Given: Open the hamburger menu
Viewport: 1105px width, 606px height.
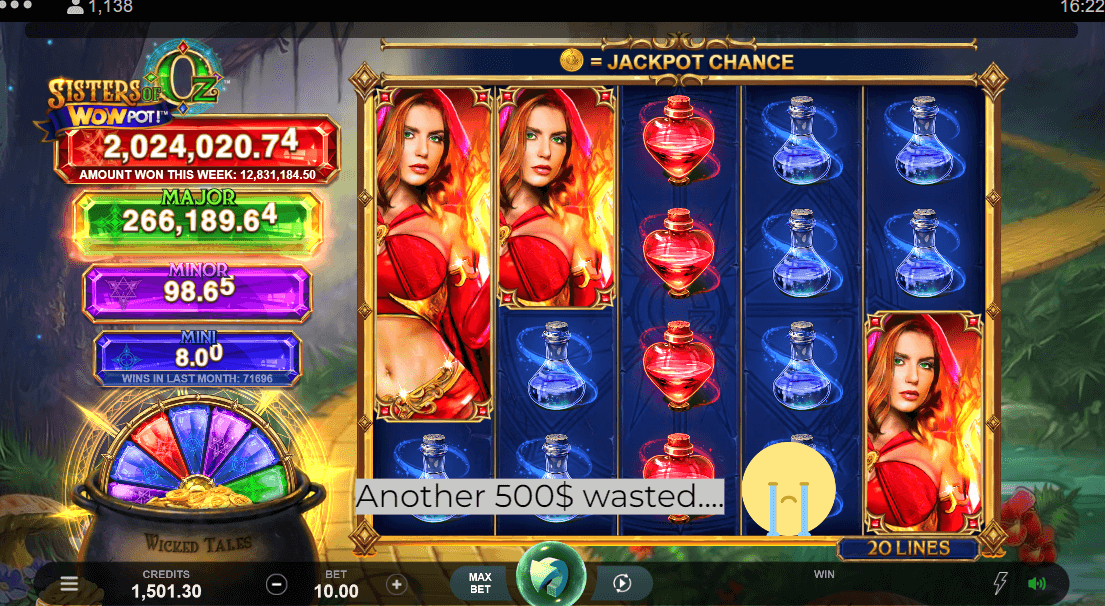Looking at the screenshot, I should 69,584.
